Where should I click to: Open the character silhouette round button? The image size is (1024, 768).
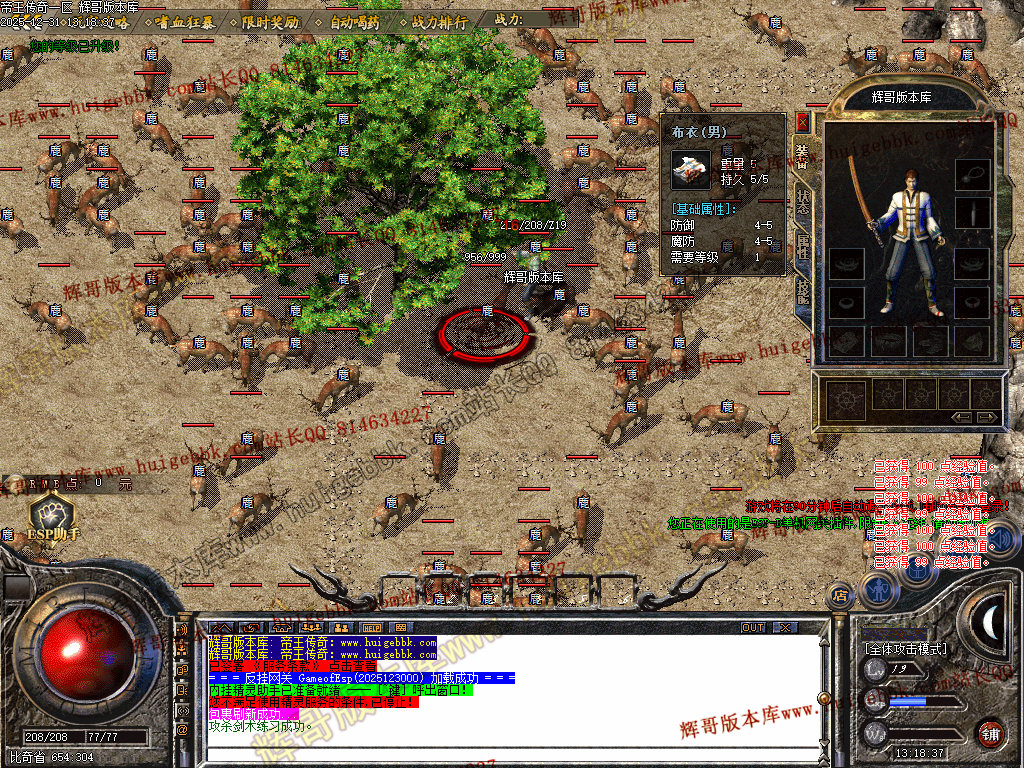[880, 590]
